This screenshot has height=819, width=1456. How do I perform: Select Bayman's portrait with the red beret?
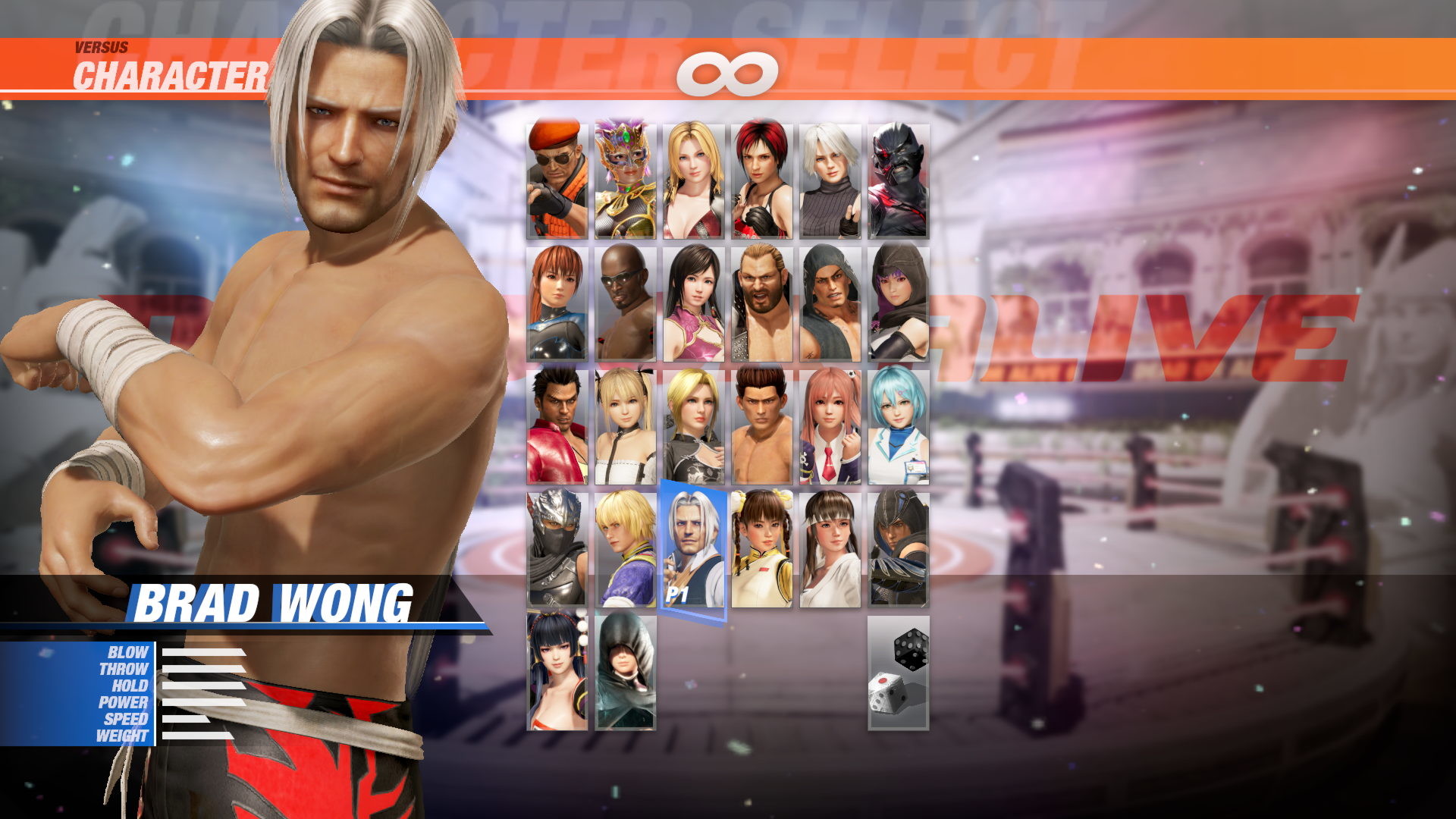[x=556, y=180]
